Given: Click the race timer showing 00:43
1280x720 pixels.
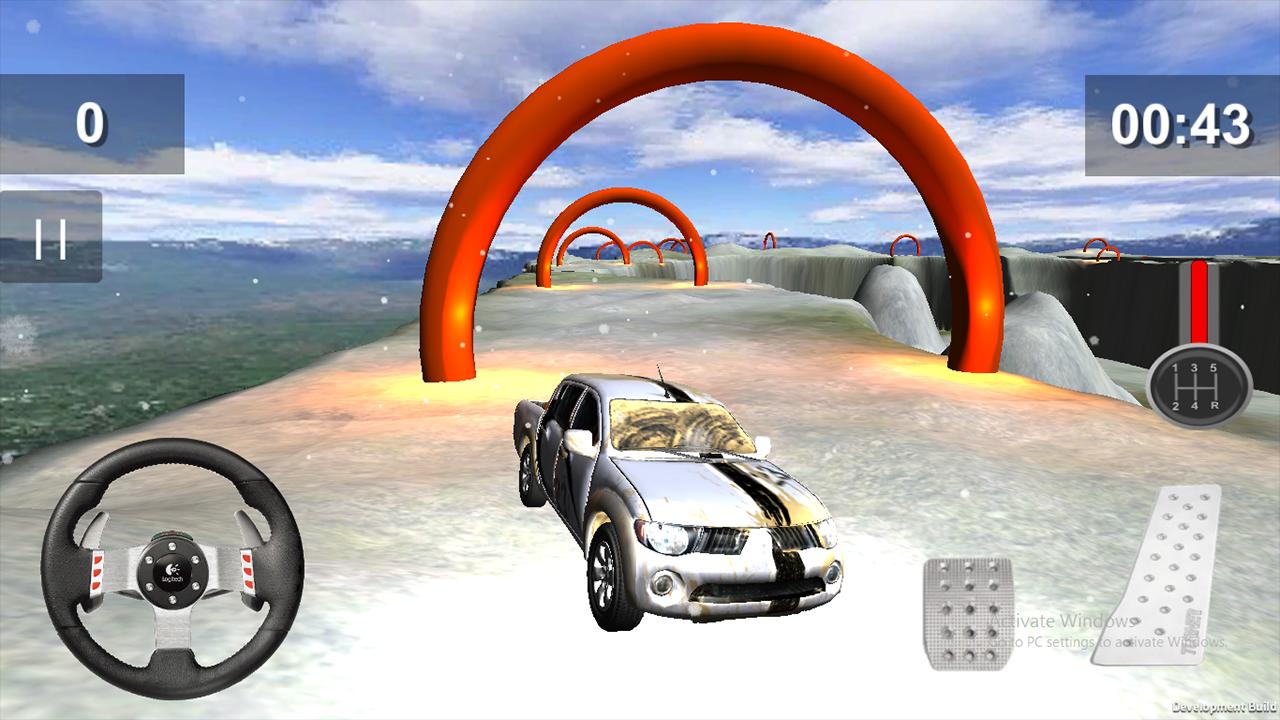Looking at the screenshot, I should pyautogui.click(x=1183, y=125).
